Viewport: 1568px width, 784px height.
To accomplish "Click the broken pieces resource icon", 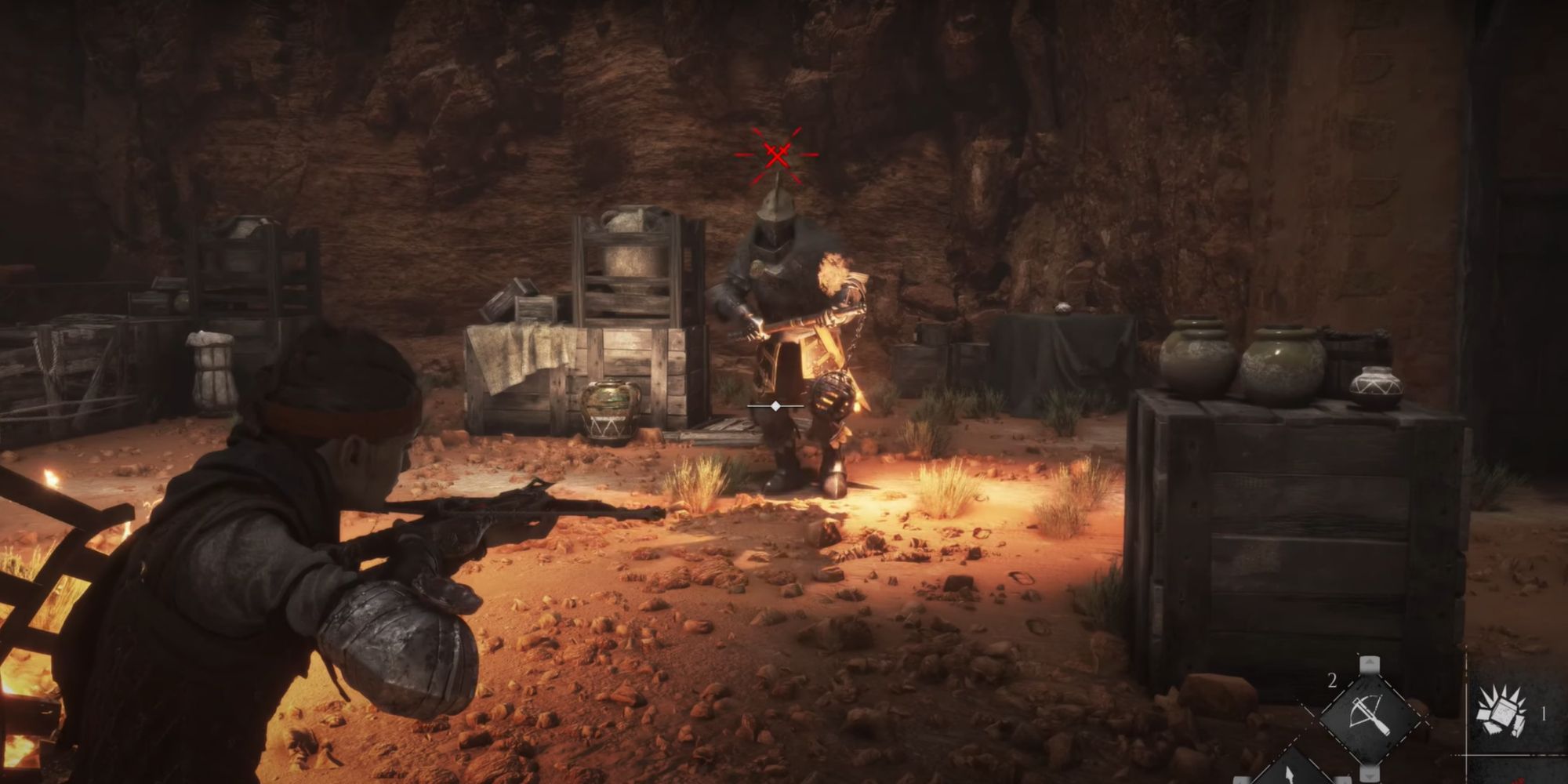I will [x=1500, y=712].
